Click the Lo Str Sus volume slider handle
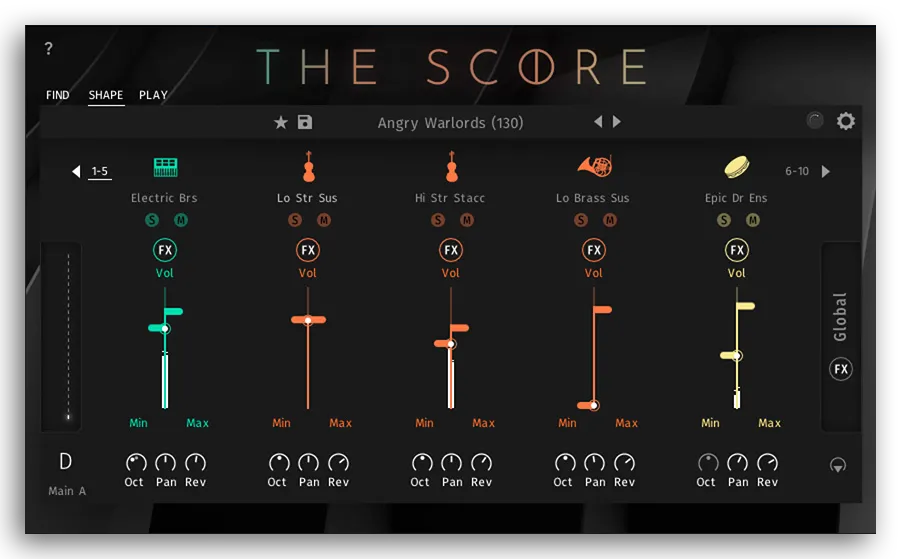Viewport: 901px width, 559px height. [308, 320]
